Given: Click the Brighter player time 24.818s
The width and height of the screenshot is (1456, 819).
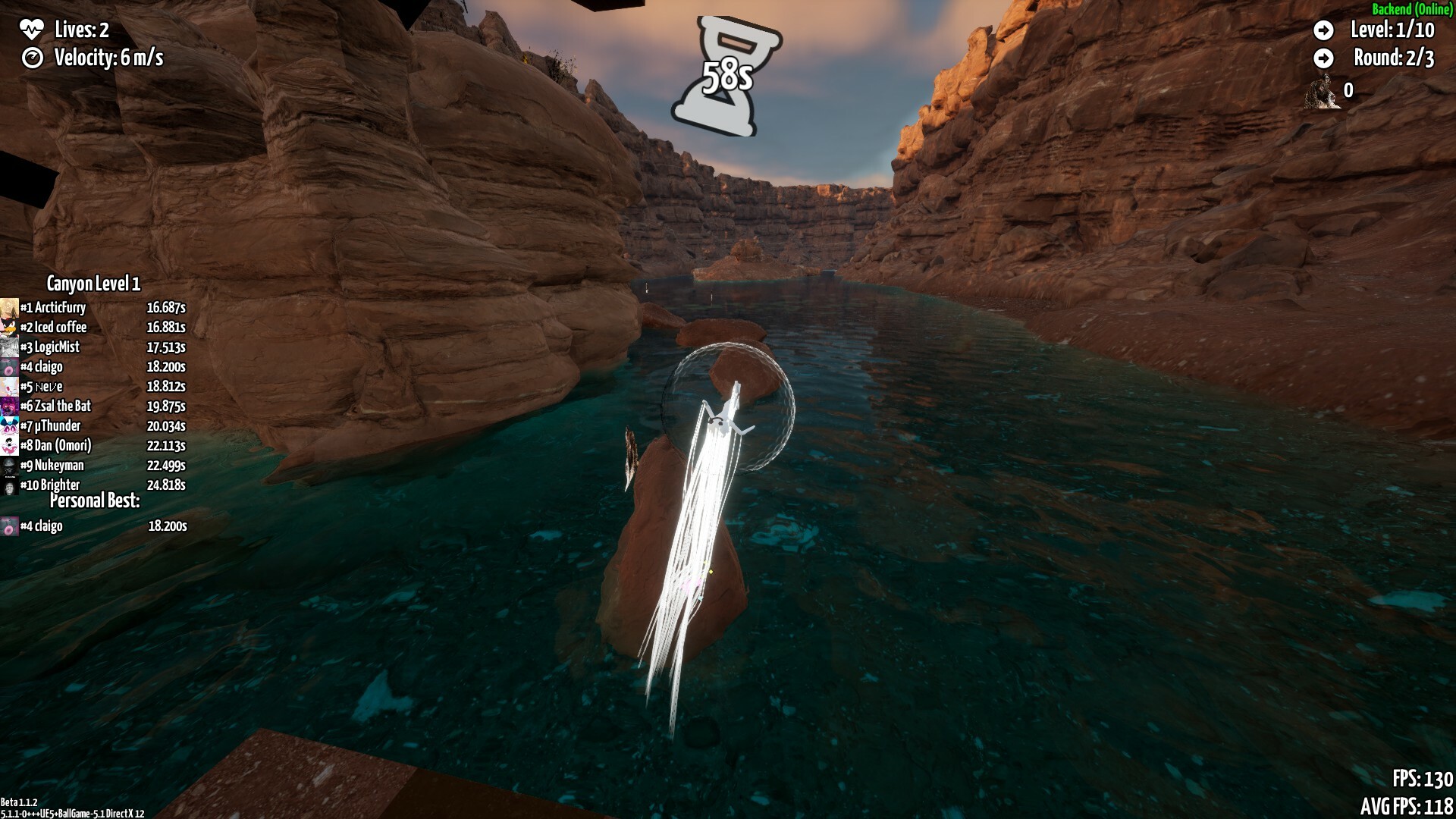Looking at the screenshot, I should (168, 485).
